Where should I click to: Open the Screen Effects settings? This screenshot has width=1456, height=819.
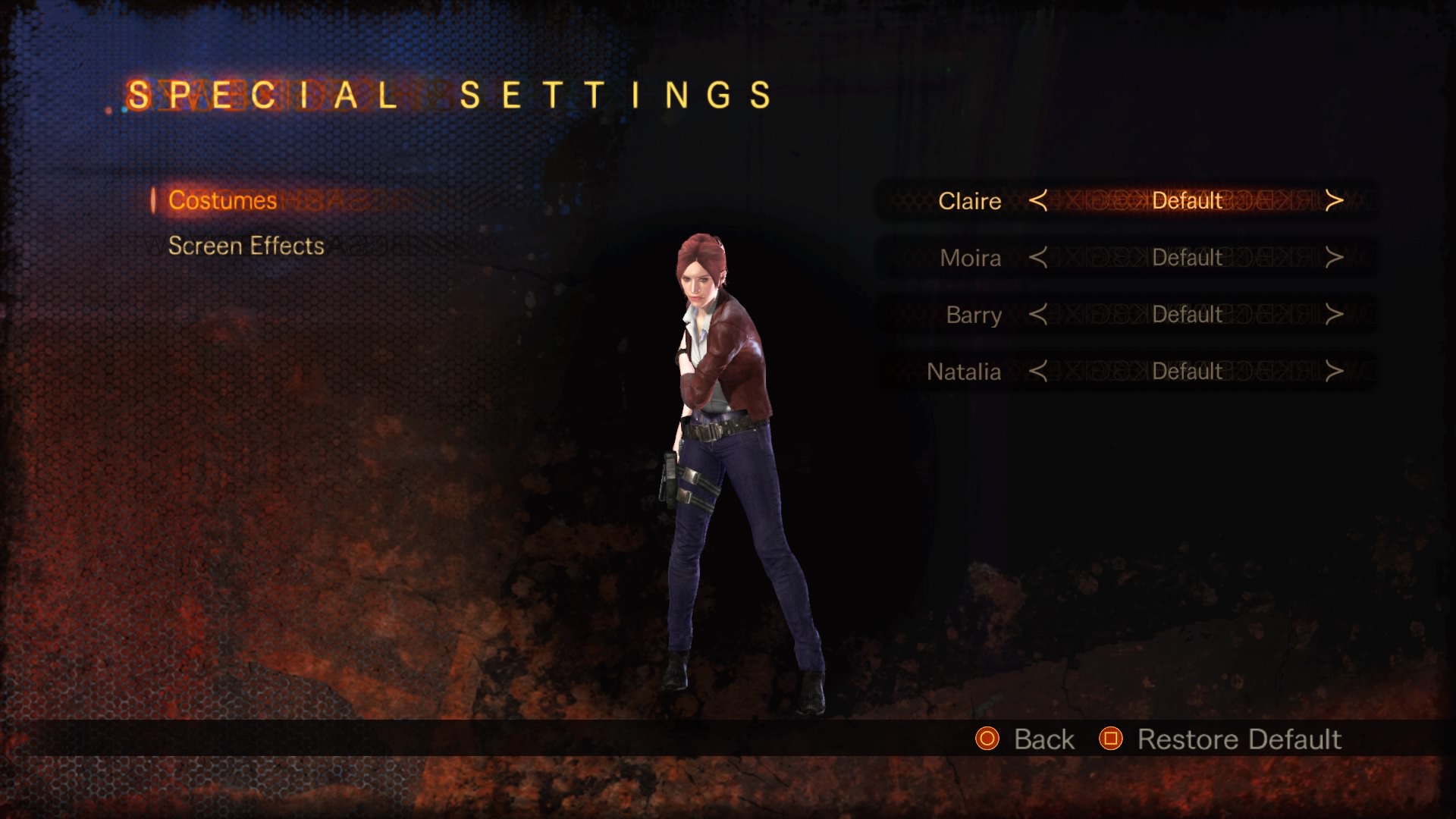[246, 246]
